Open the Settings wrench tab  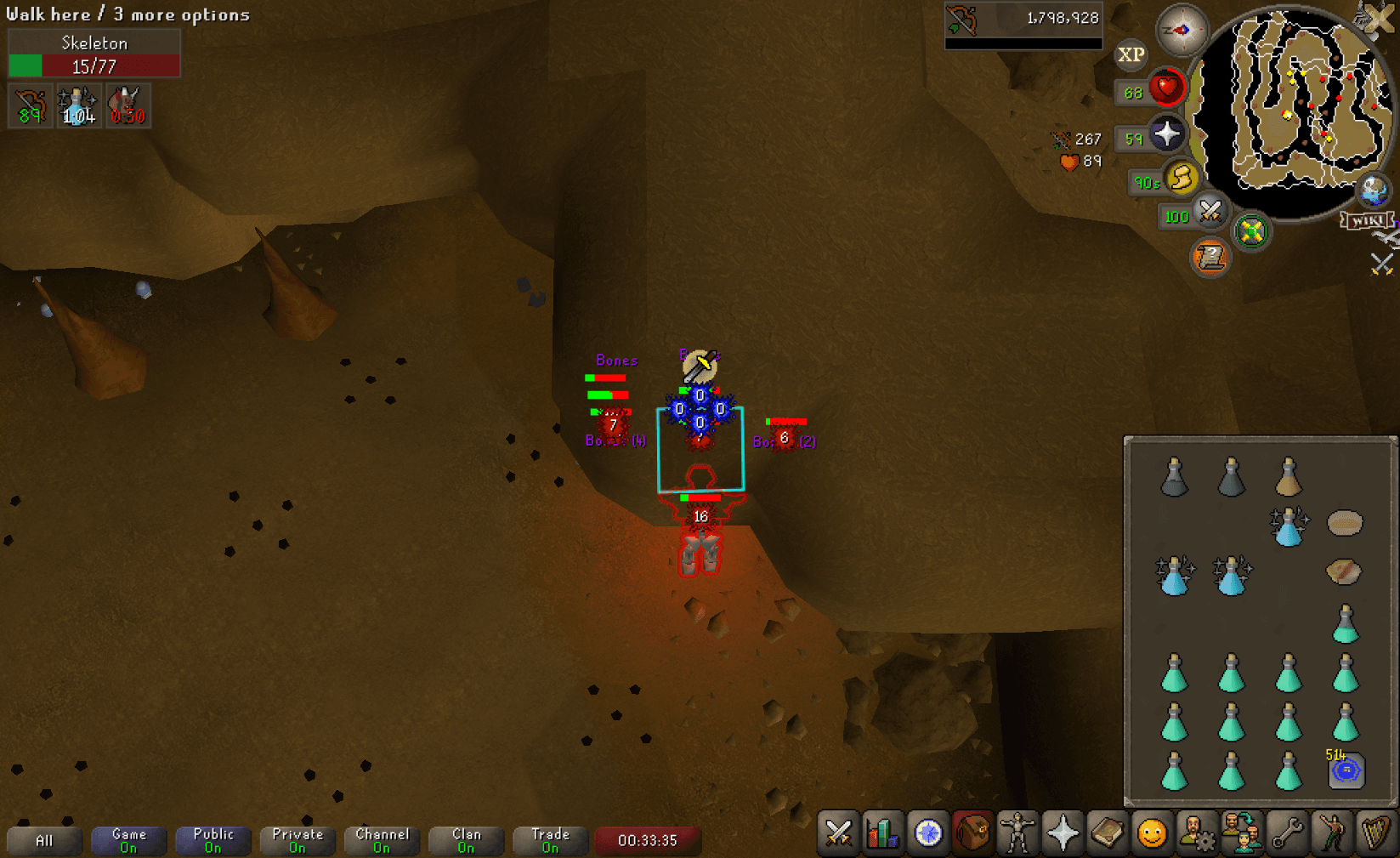(x=1285, y=833)
